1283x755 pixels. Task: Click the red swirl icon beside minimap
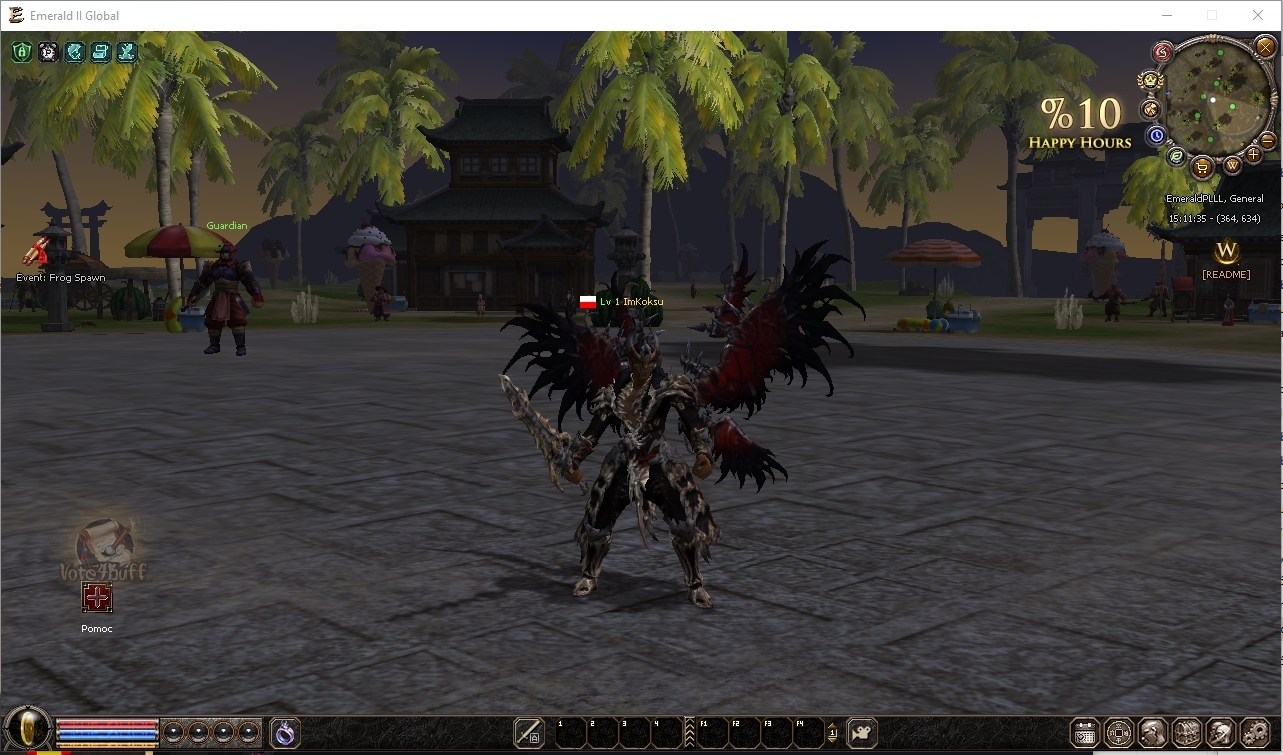pos(1162,52)
